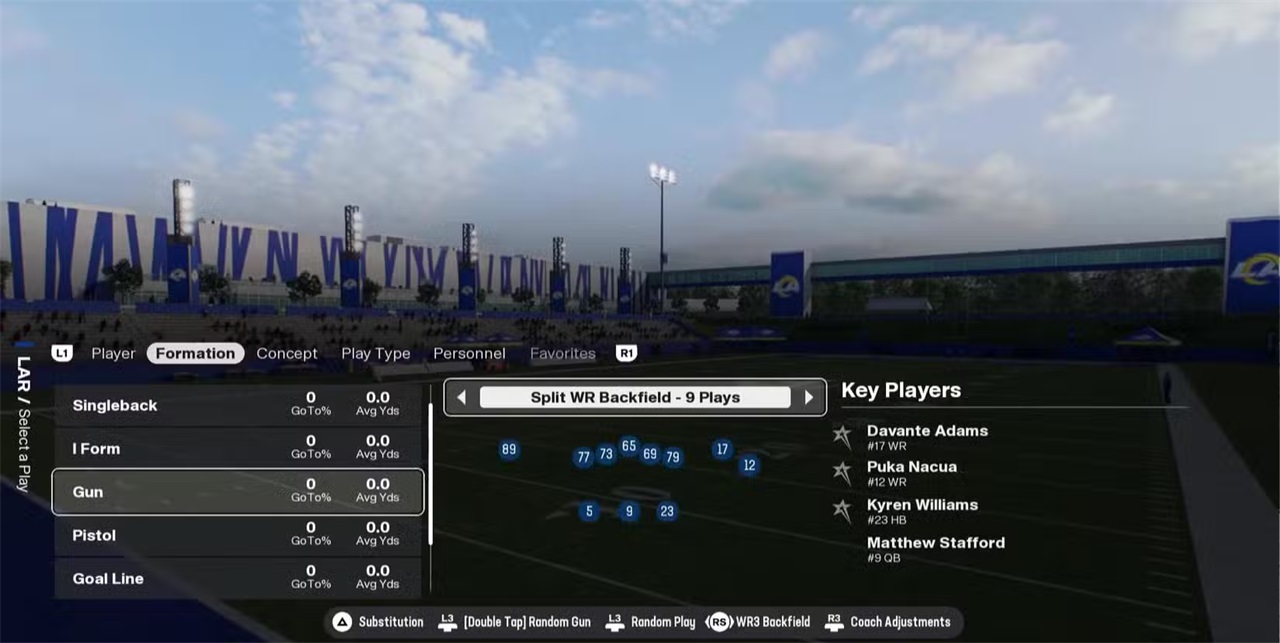This screenshot has width=1280, height=643.
Task: Select the Formation tab
Action: 195,353
